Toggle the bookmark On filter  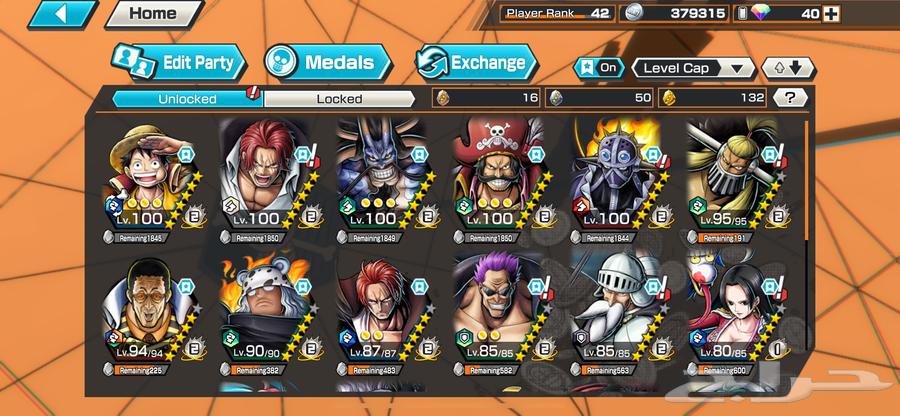[x=598, y=68]
